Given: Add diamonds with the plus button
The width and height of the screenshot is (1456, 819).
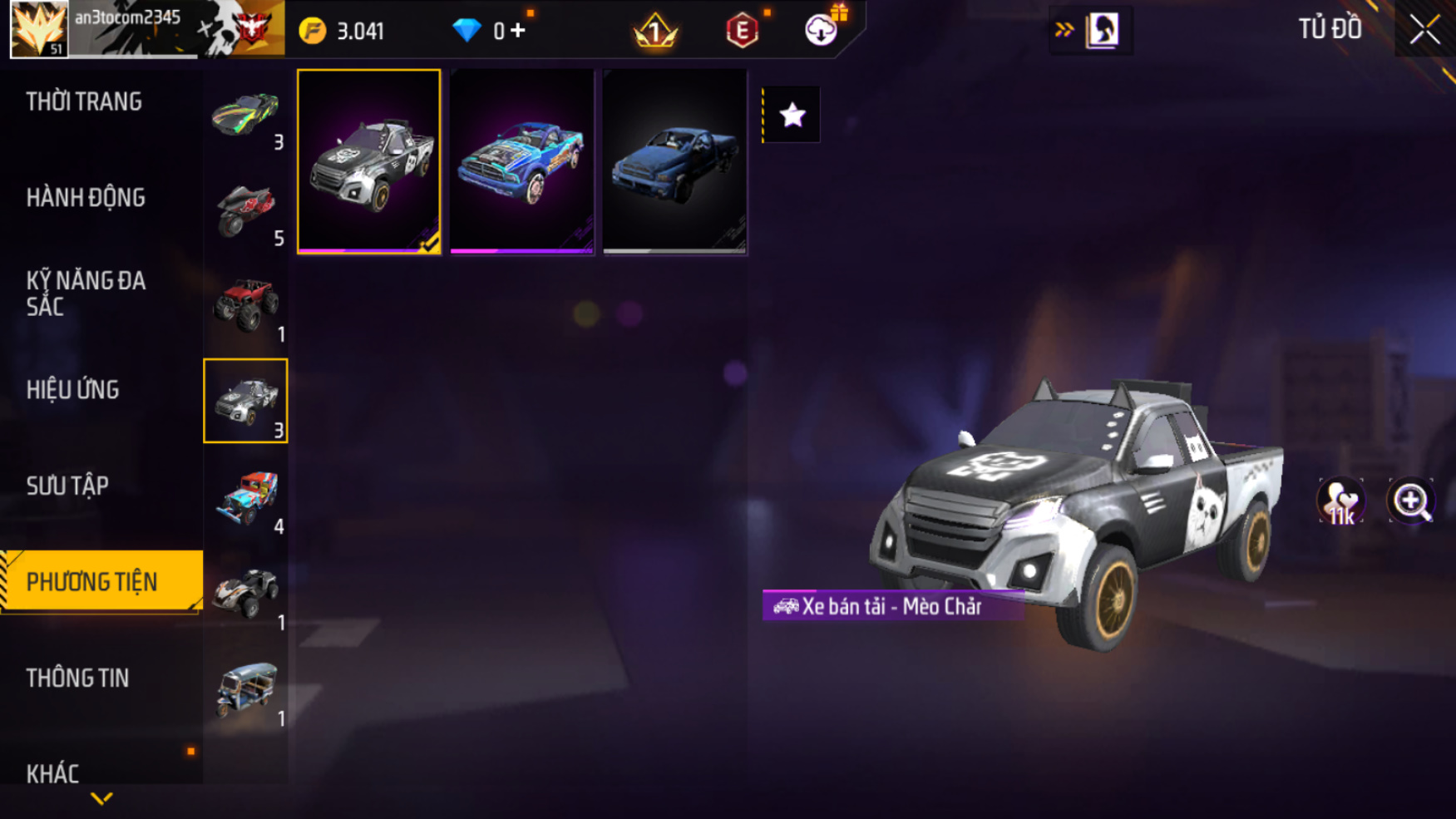Looking at the screenshot, I should tap(518, 31).
